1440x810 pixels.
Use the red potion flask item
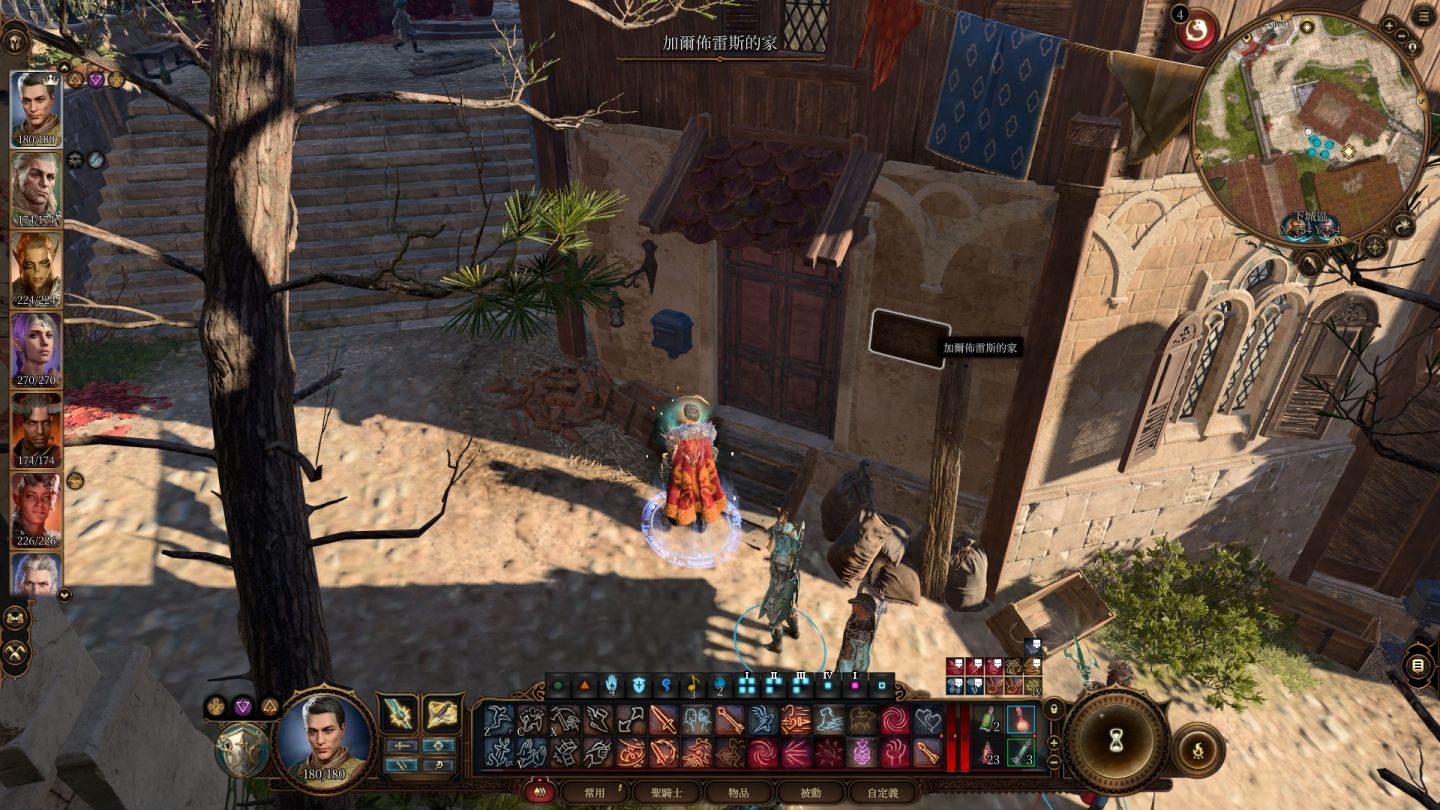(x=1020, y=720)
